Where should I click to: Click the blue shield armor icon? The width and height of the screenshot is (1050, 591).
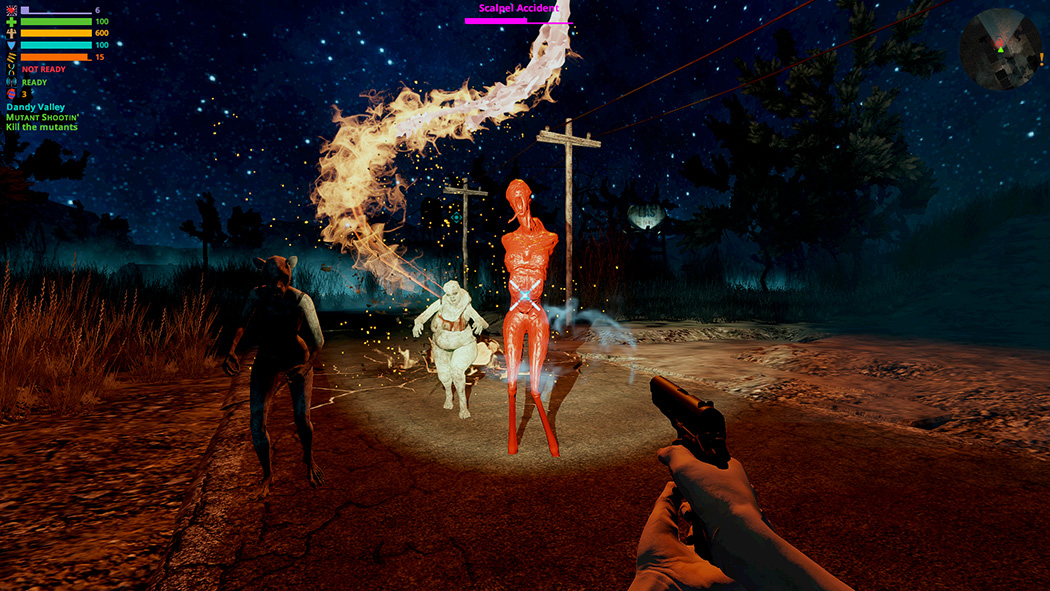click(x=11, y=45)
